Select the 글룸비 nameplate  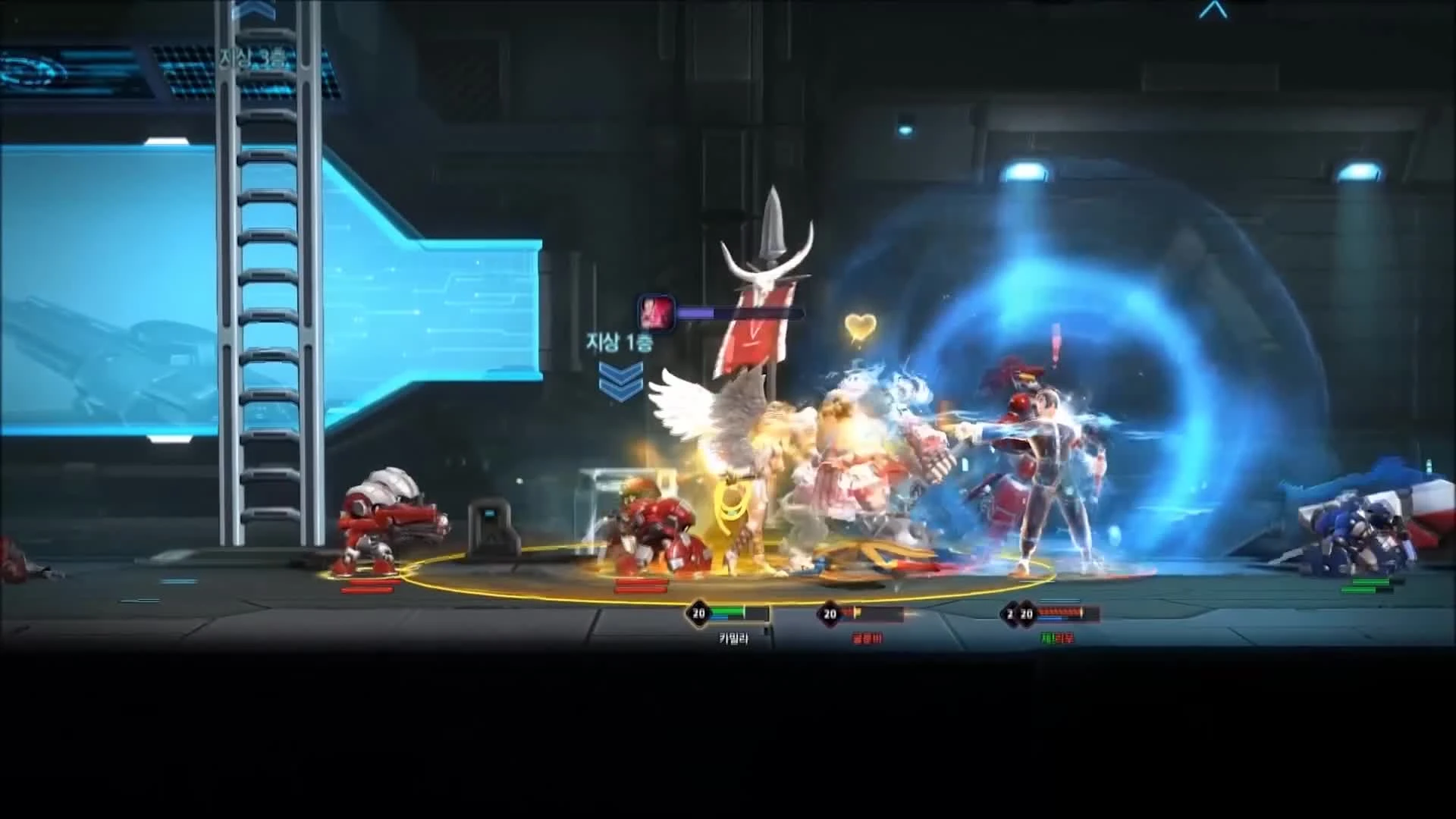(868, 639)
